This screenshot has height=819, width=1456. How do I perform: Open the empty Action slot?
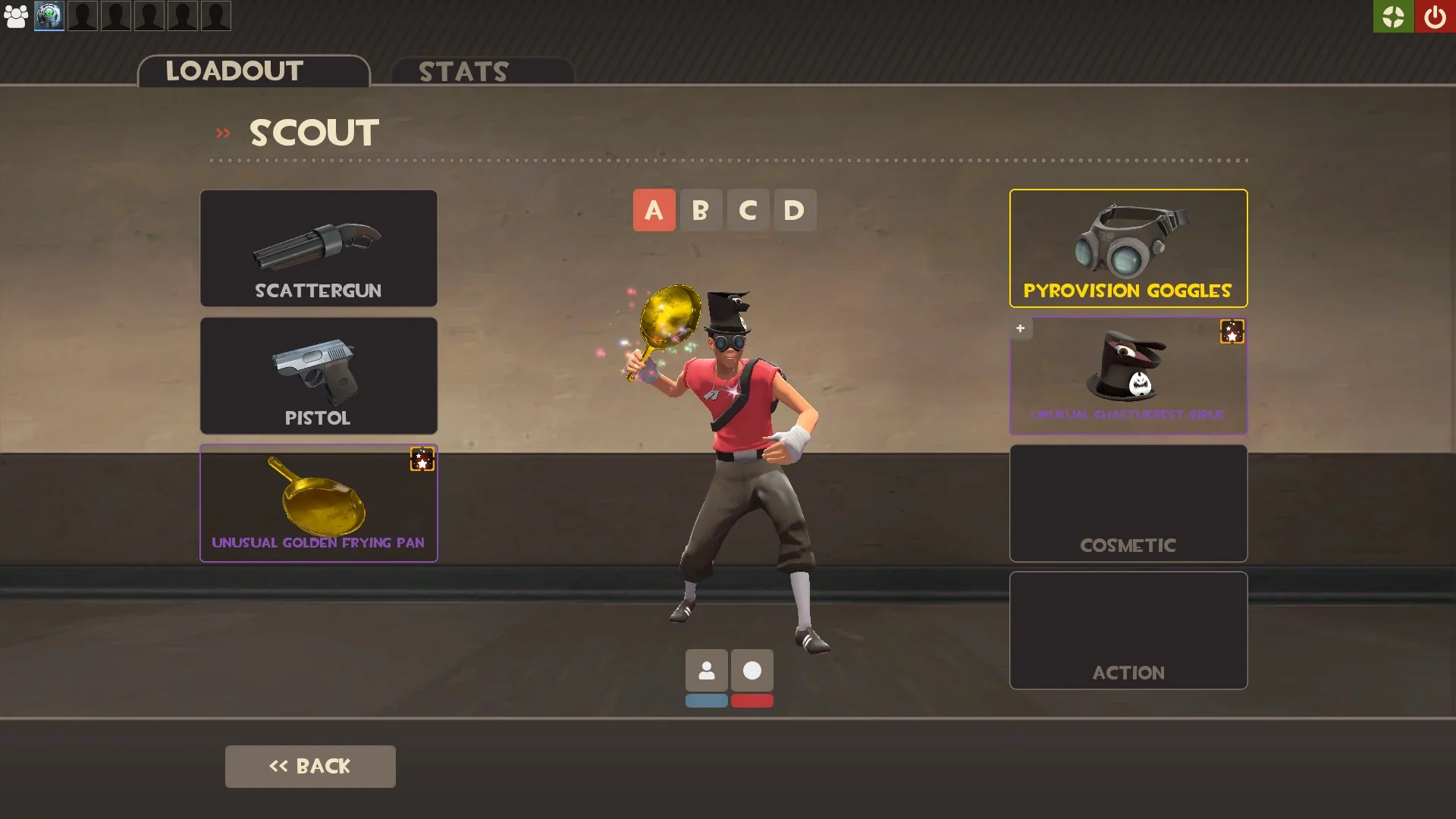1128,630
